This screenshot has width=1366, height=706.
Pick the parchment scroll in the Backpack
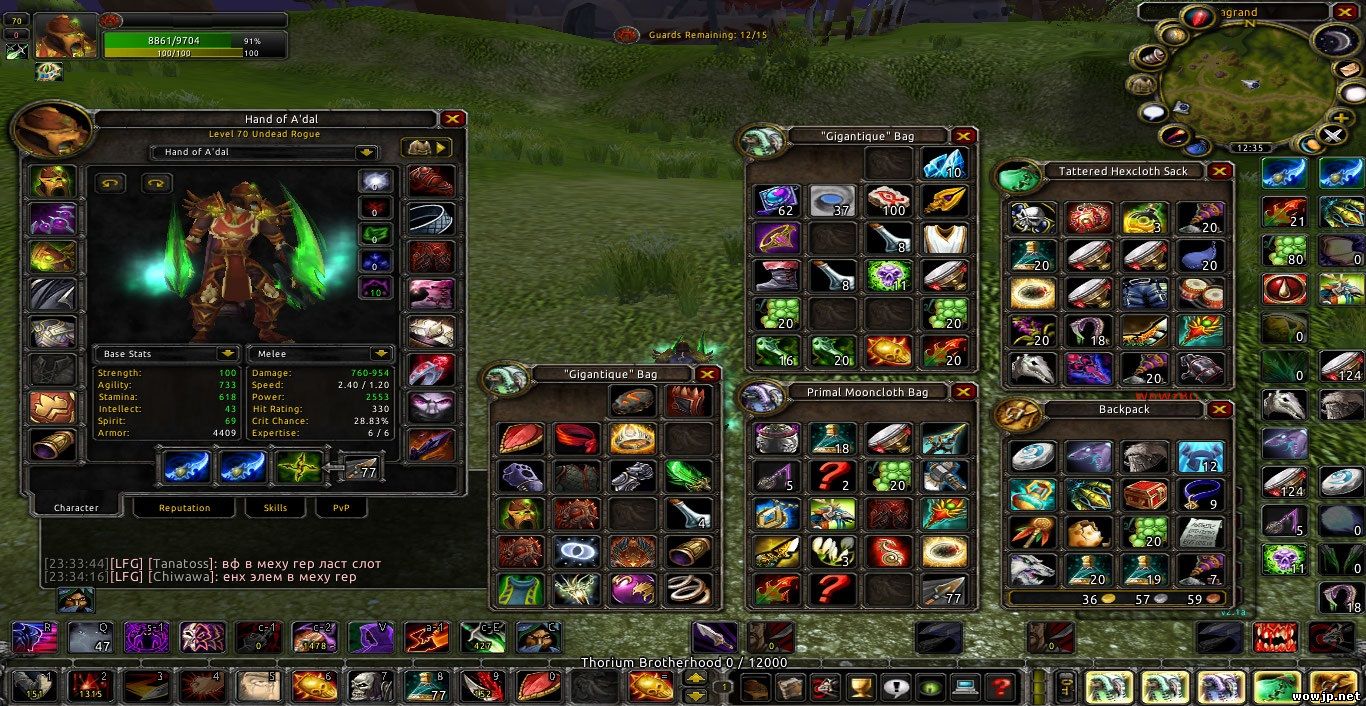point(1200,532)
